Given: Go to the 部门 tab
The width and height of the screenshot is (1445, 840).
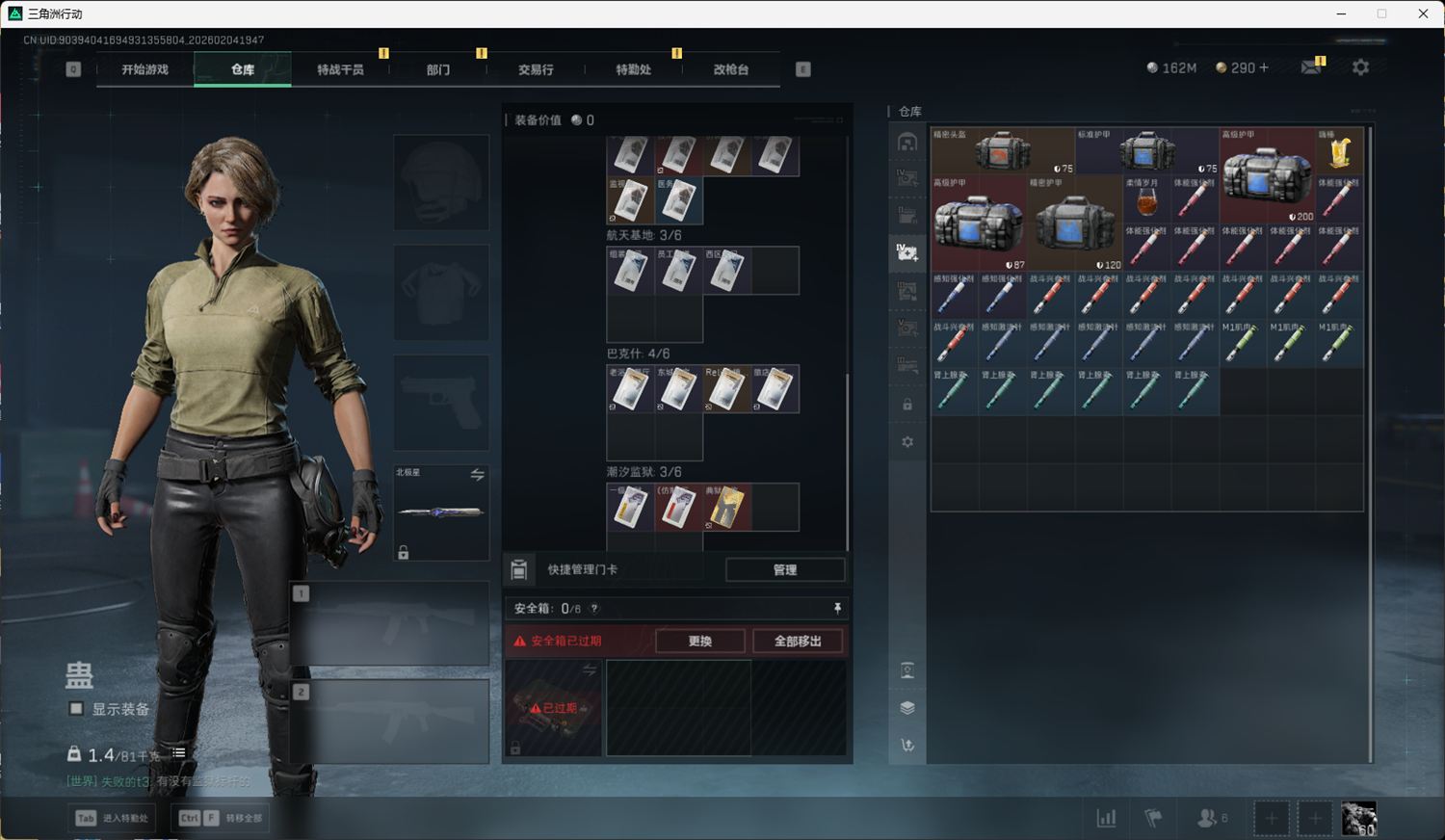Looking at the screenshot, I should click(438, 69).
